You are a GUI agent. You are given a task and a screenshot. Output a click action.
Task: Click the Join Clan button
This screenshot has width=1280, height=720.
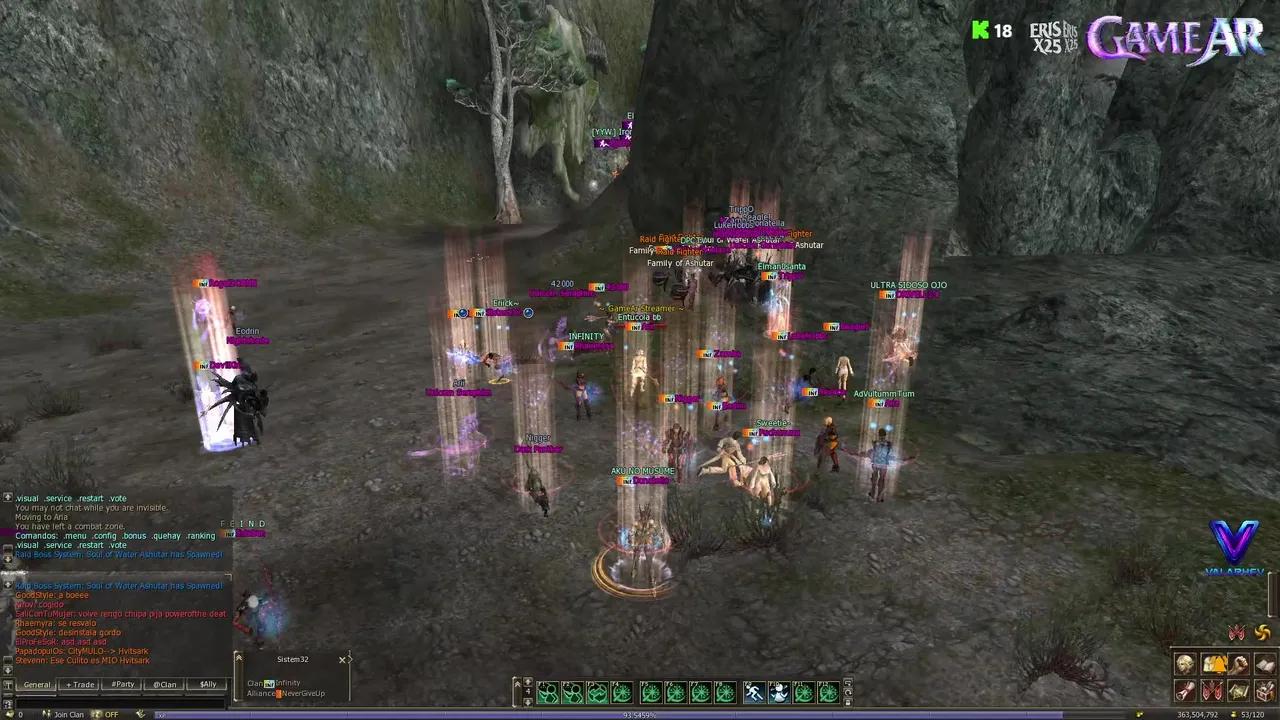[x=69, y=714]
